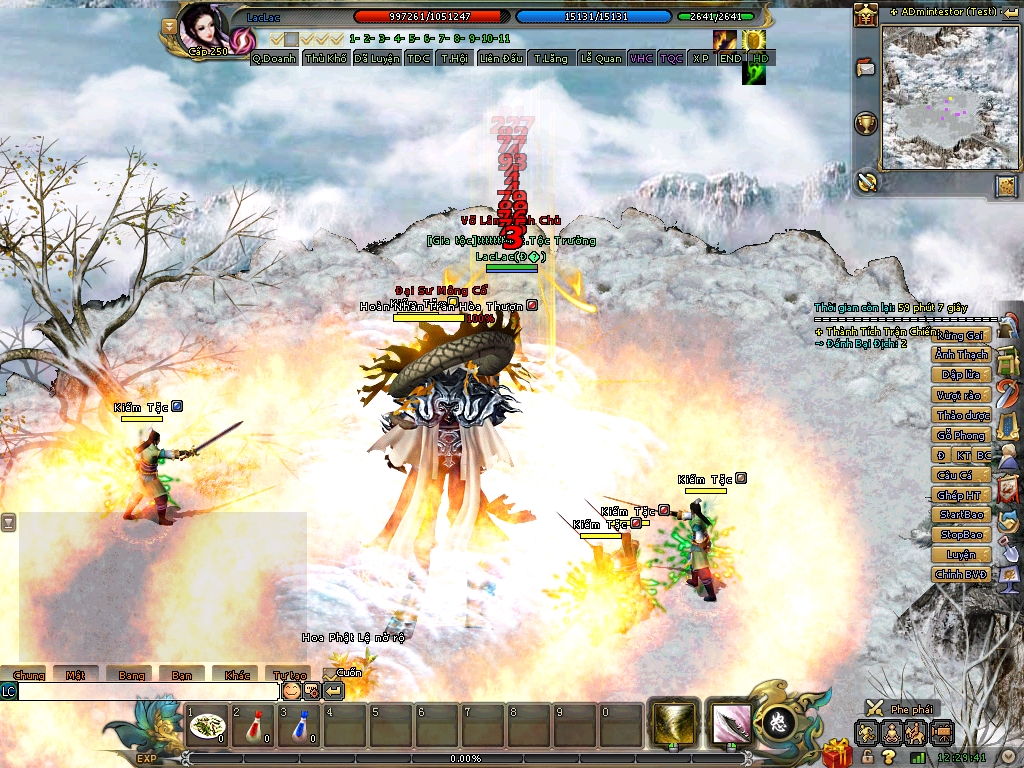The image size is (1024, 768).
Task: Select the Liên Đấu tab
Action: 501,59
